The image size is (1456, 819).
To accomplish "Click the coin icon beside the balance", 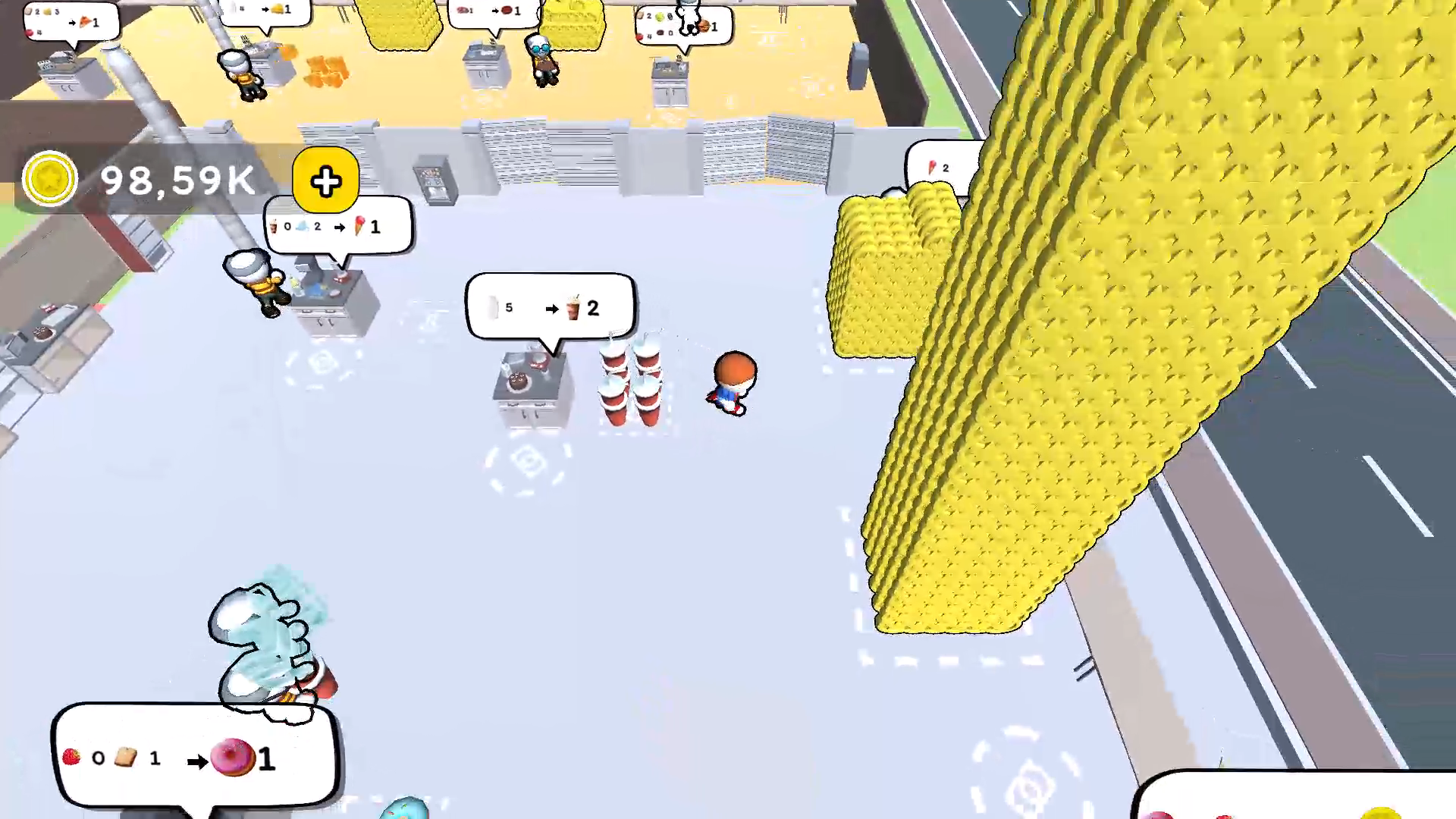I will (x=49, y=178).
